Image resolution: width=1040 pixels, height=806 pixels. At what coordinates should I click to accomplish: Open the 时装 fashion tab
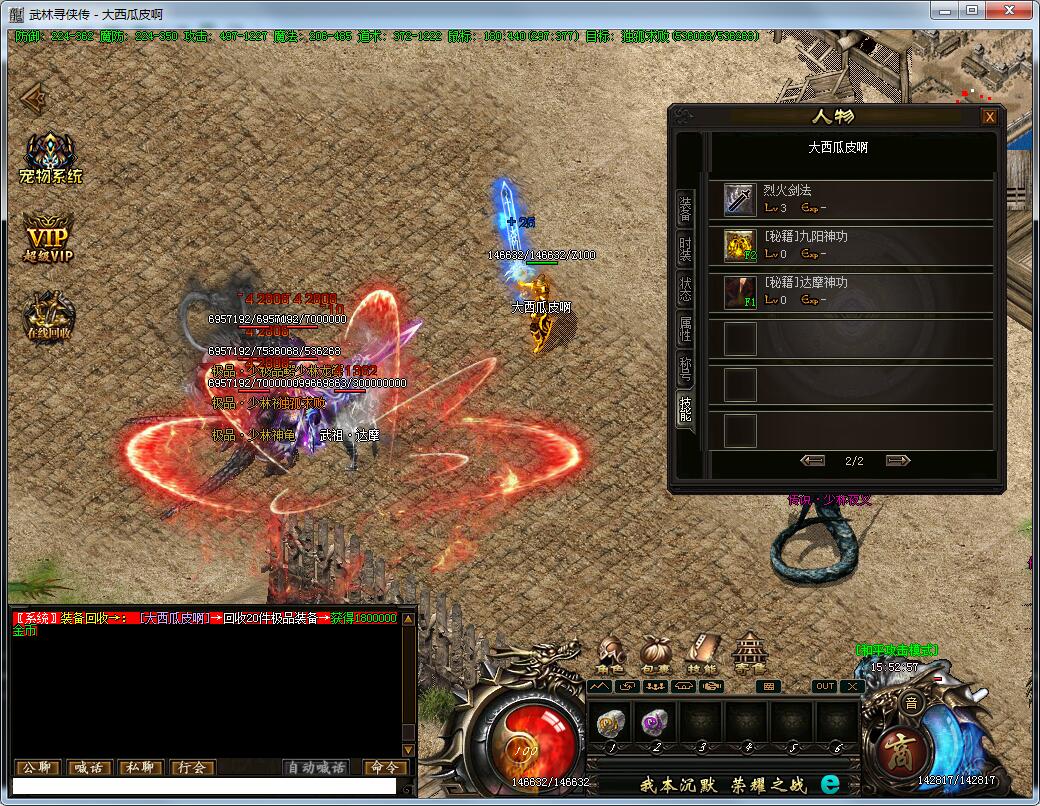click(685, 249)
